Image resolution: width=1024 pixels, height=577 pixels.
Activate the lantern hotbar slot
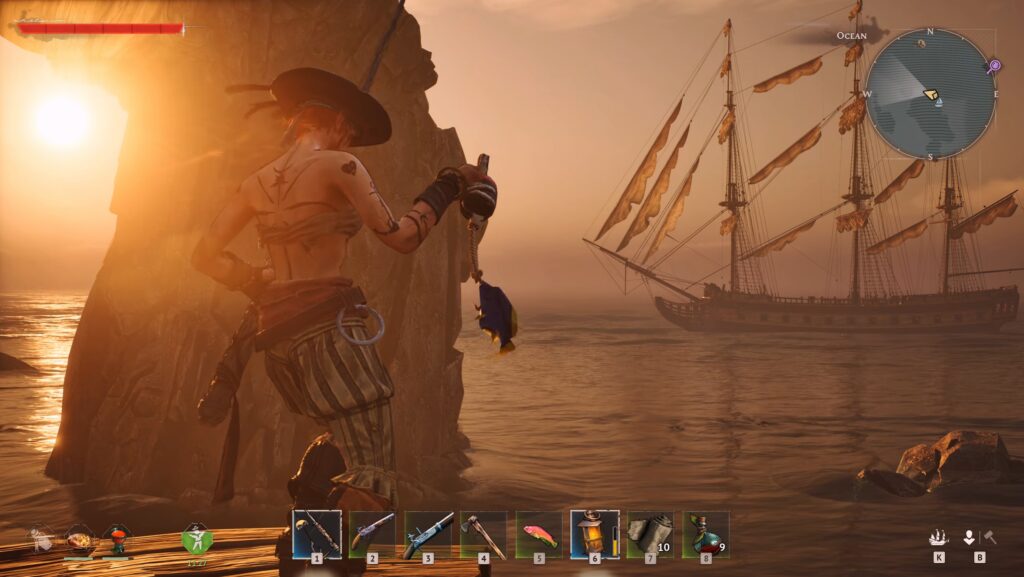pyautogui.click(x=594, y=534)
